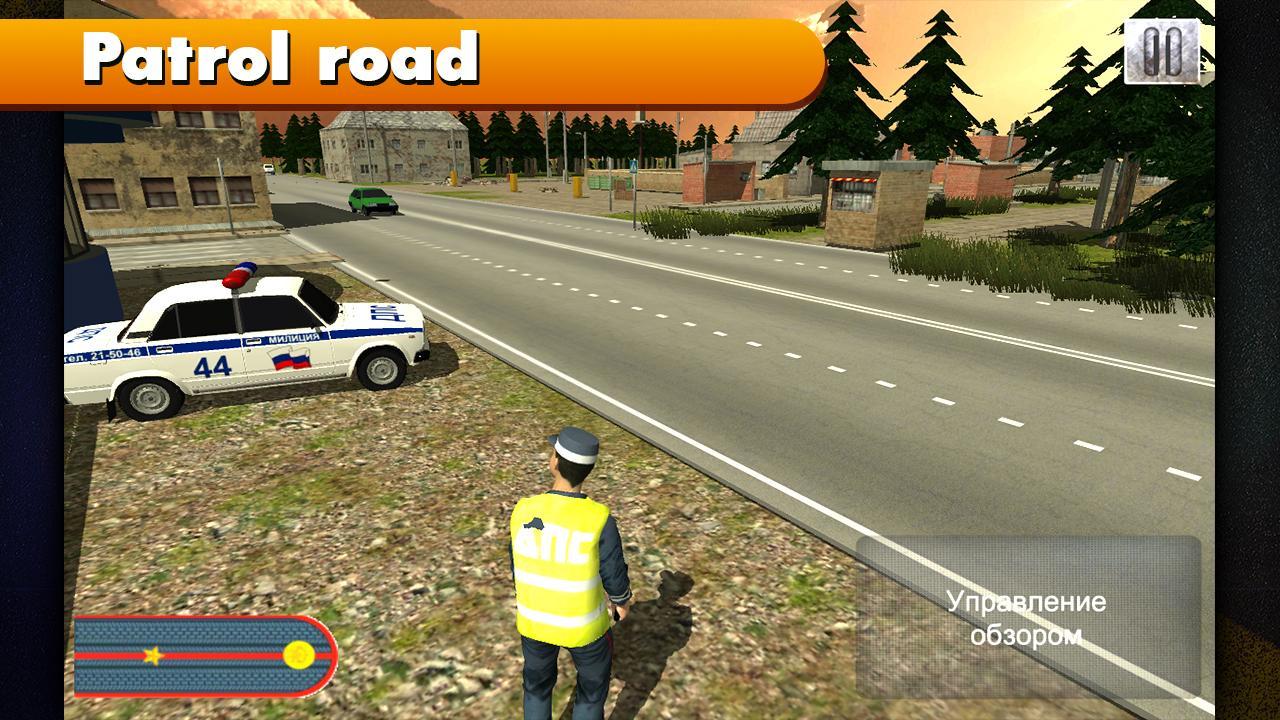Tap the МИЛИЦИЯ badge on the police car
This screenshot has width=1280, height=720.
(x=294, y=338)
